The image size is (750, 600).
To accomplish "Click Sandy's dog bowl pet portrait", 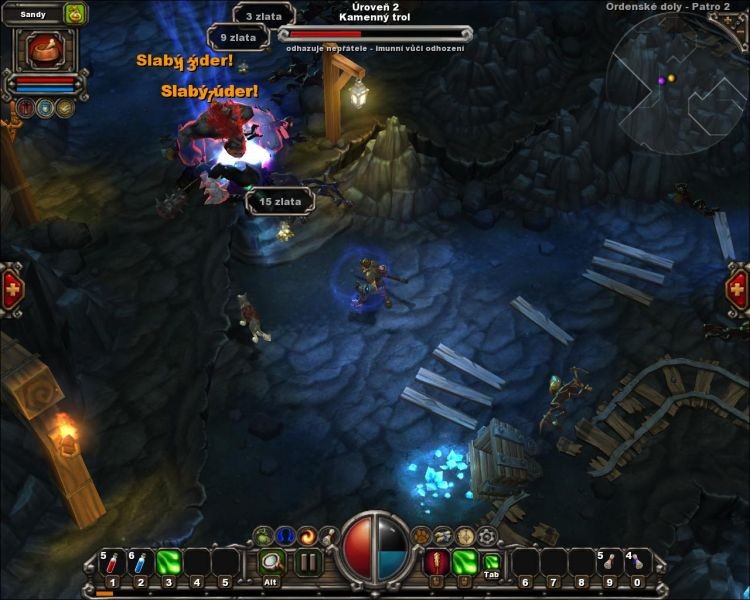I will coord(42,48).
